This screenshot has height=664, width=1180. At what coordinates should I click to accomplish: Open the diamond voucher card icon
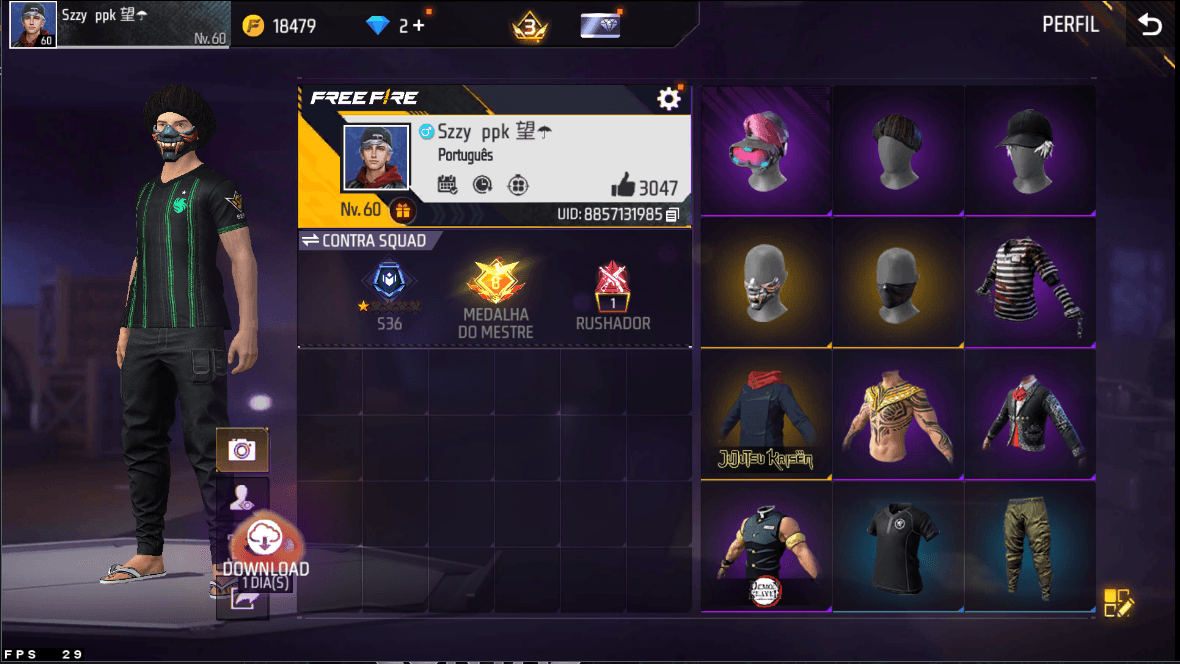pyautogui.click(x=600, y=26)
